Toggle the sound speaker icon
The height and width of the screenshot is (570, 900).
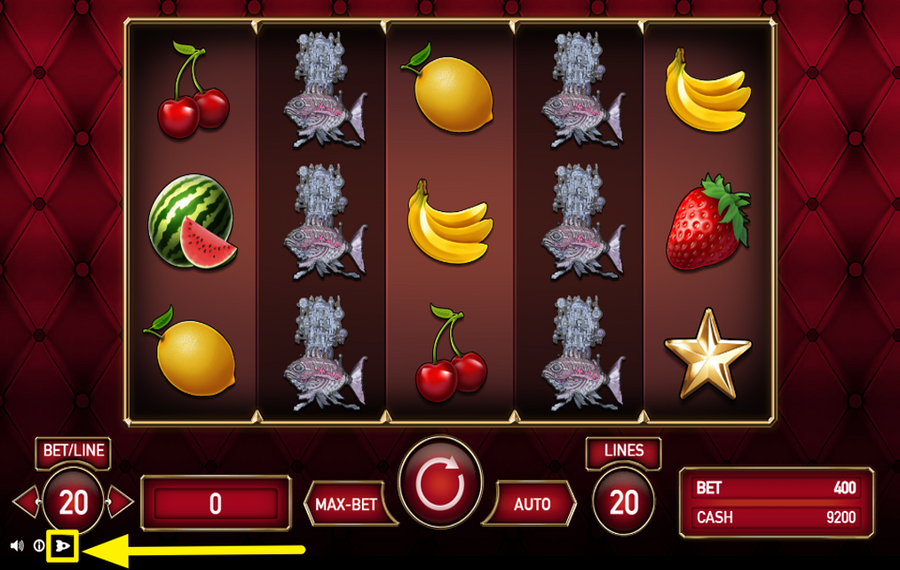point(17,546)
